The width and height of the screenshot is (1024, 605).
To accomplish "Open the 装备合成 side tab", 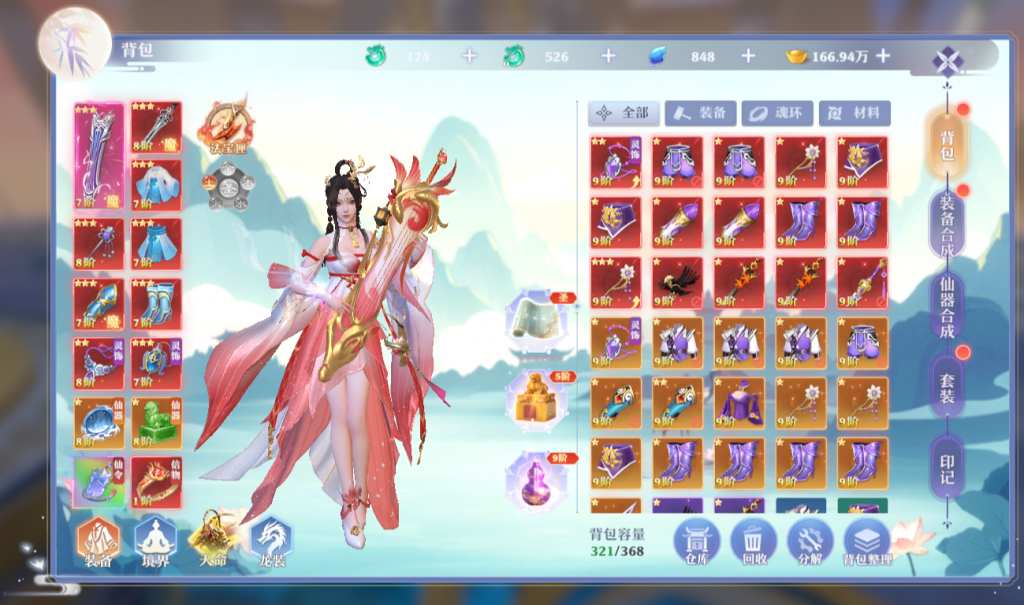I will (946, 222).
